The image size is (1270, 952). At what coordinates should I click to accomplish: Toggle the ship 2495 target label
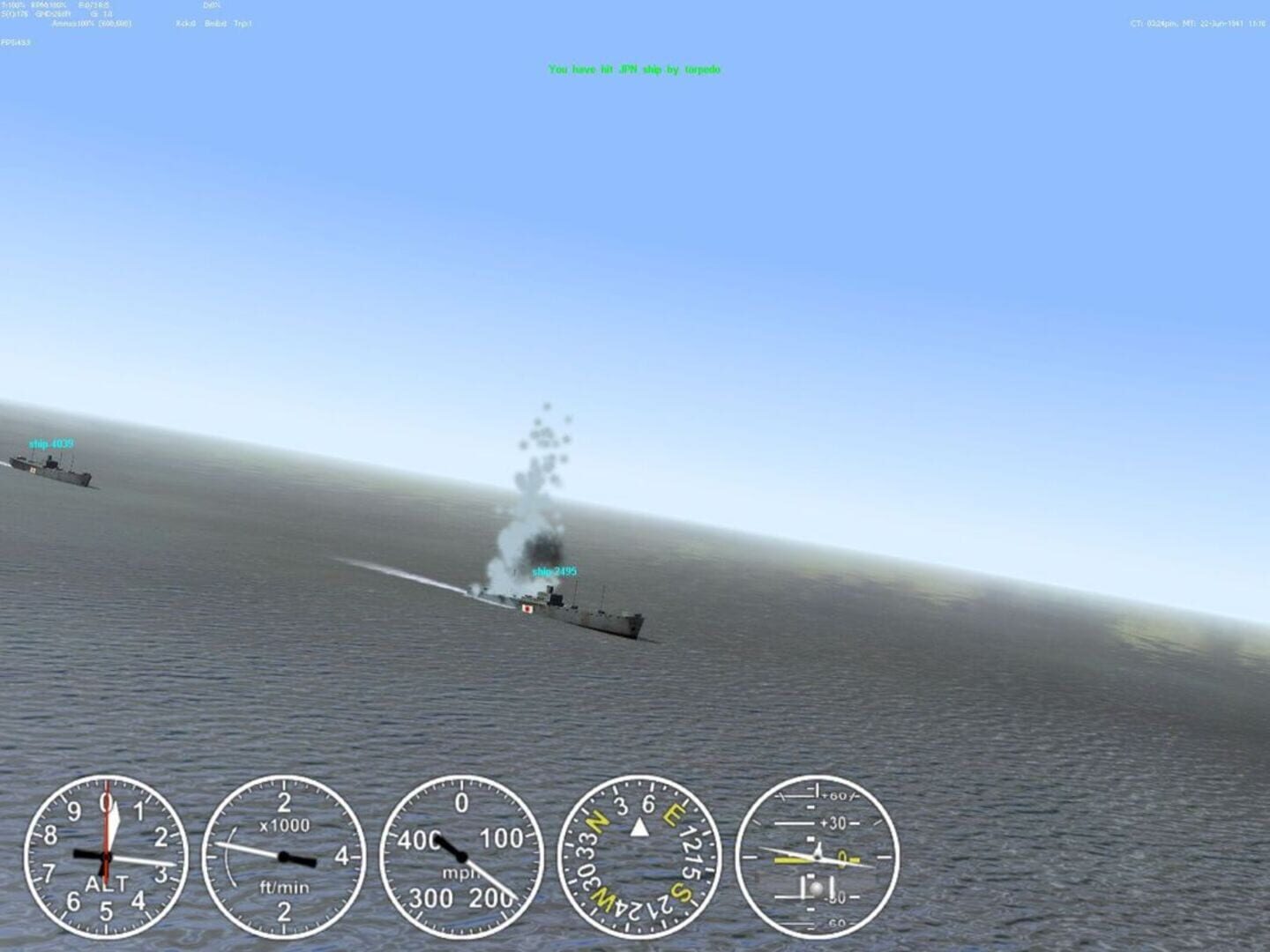click(x=554, y=570)
